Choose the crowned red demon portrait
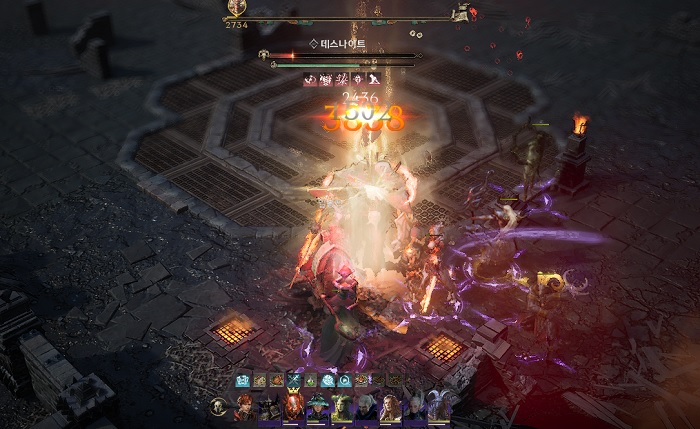Viewport: 700px width, 429px height. pos(294,407)
